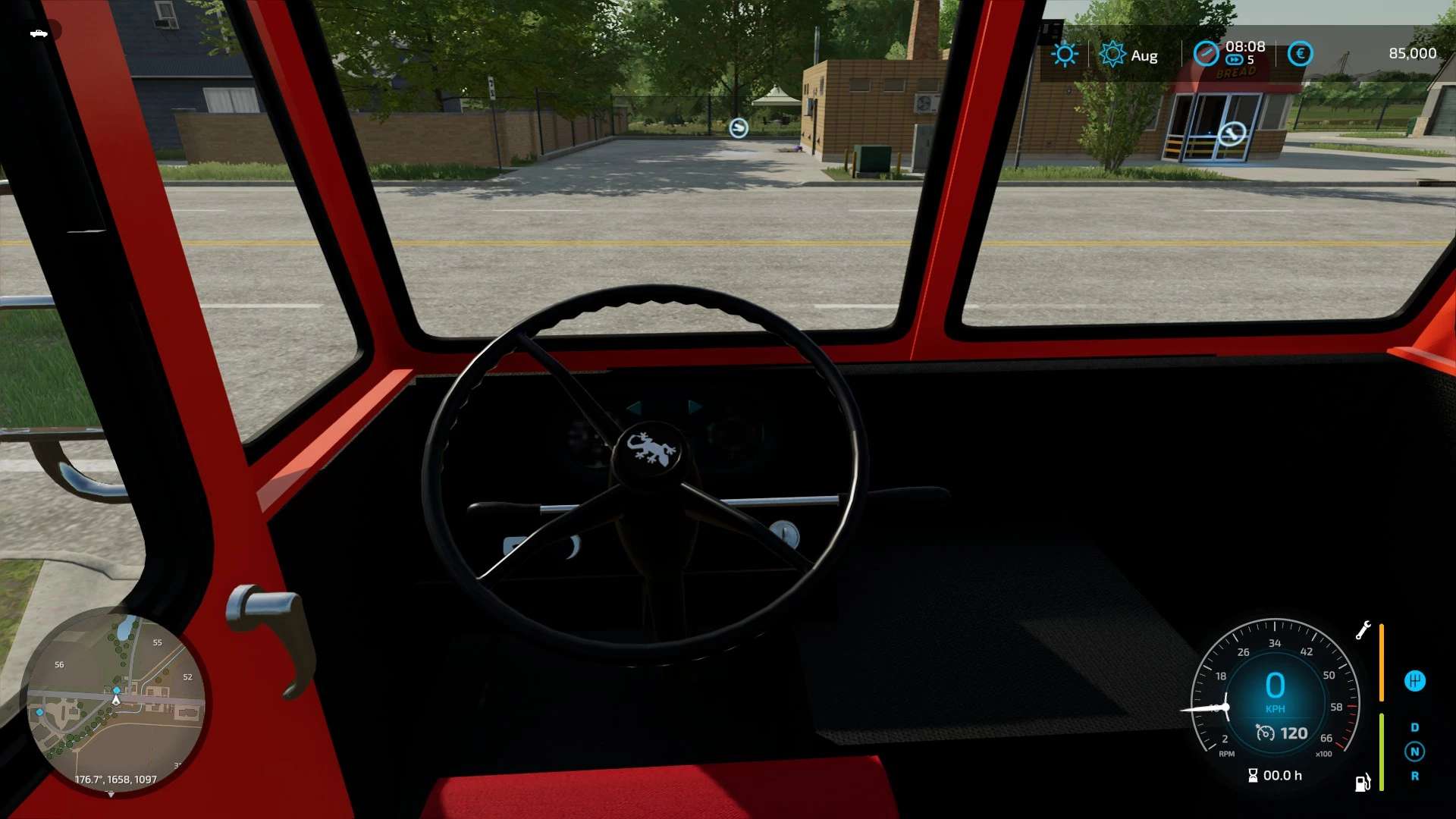The image size is (1456, 819).
Task: Click the cruise control icon near 120
Action: pyautogui.click(x=1265, y=733)
